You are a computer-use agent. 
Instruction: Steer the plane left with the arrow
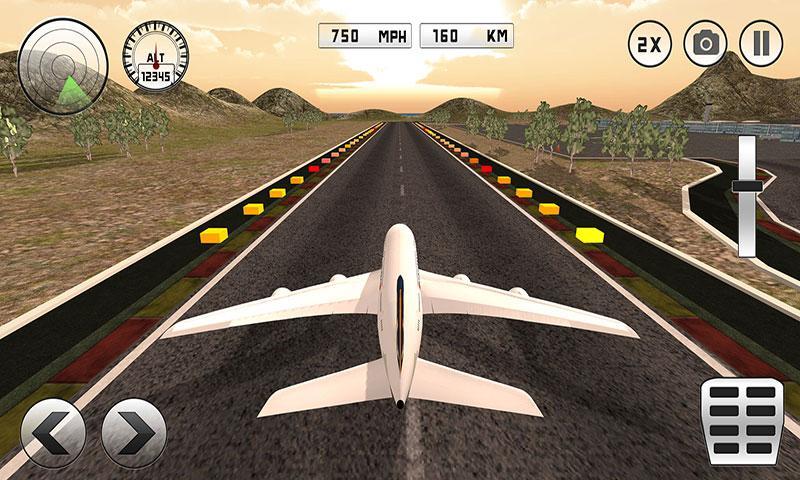[x=52, y=432]
